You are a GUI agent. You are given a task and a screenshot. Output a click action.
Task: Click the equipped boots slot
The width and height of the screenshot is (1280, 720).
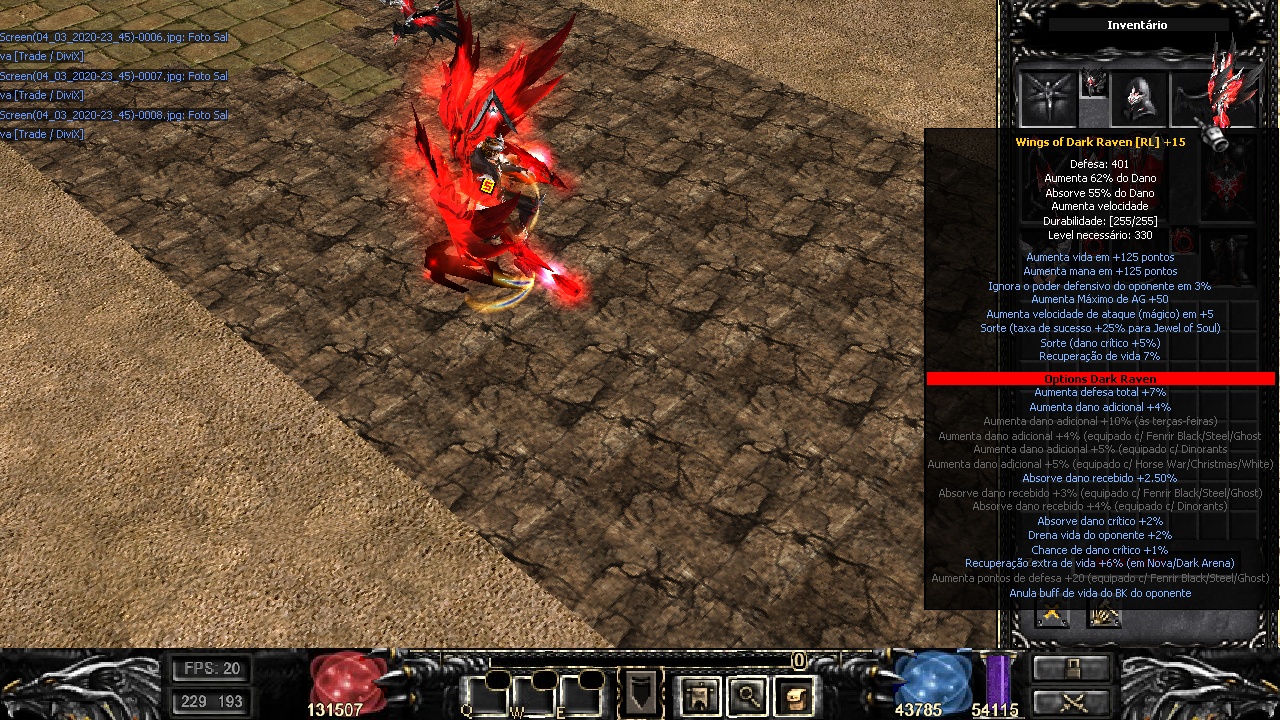coord(1230,259)
